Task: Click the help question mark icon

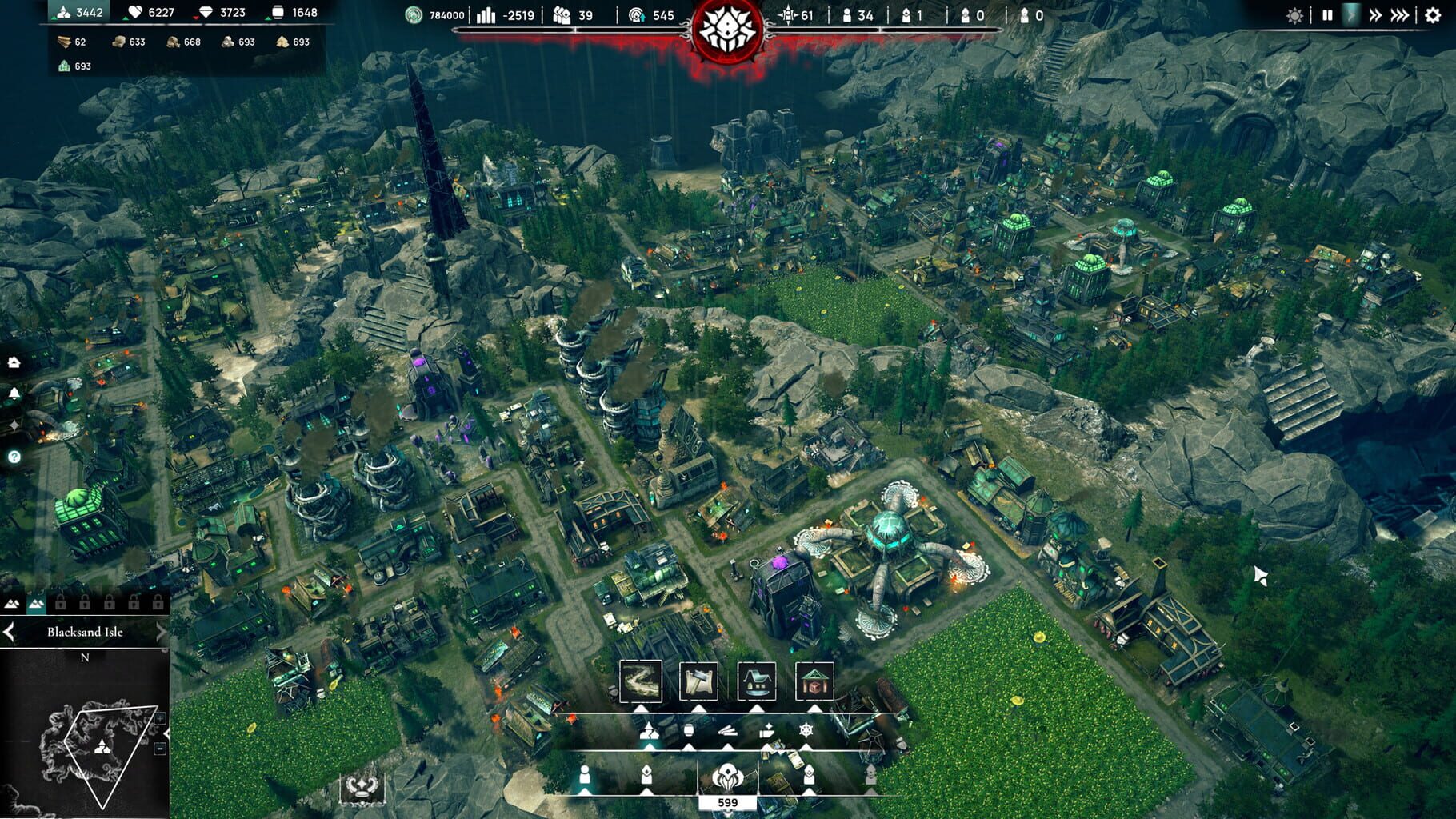Action: [x=14, y=457]
